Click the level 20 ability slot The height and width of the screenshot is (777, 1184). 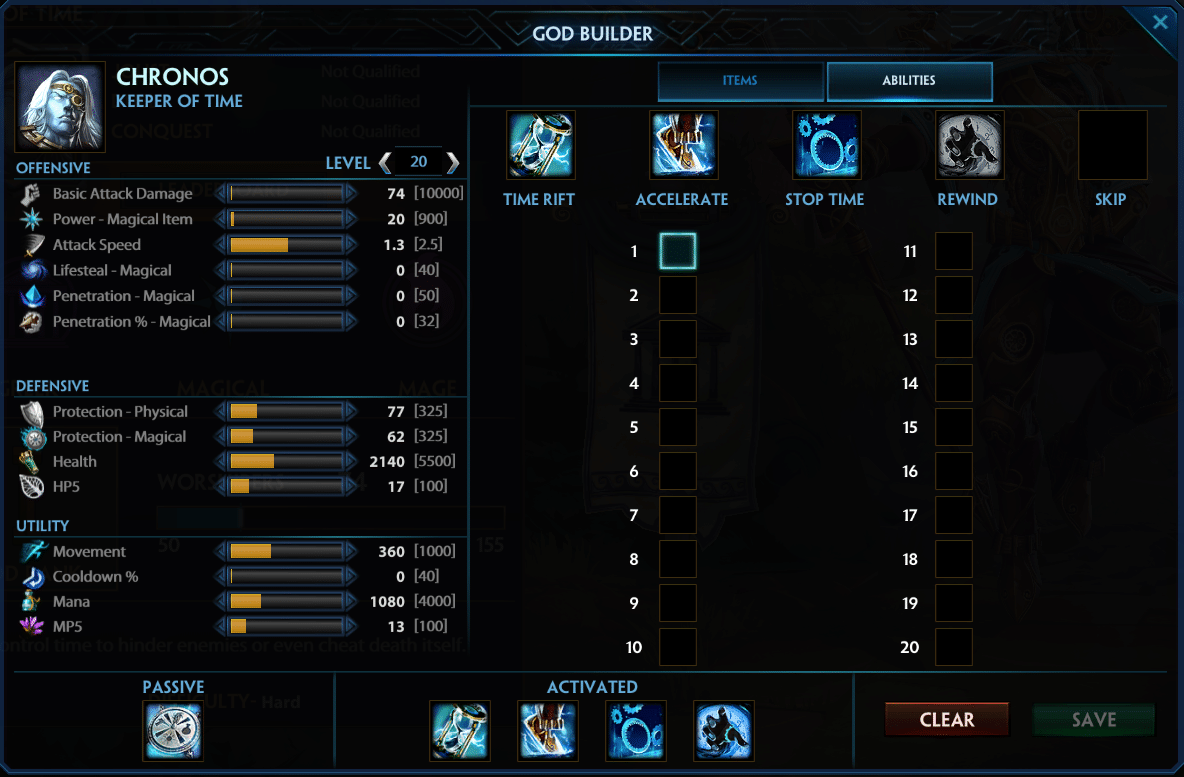953,647
